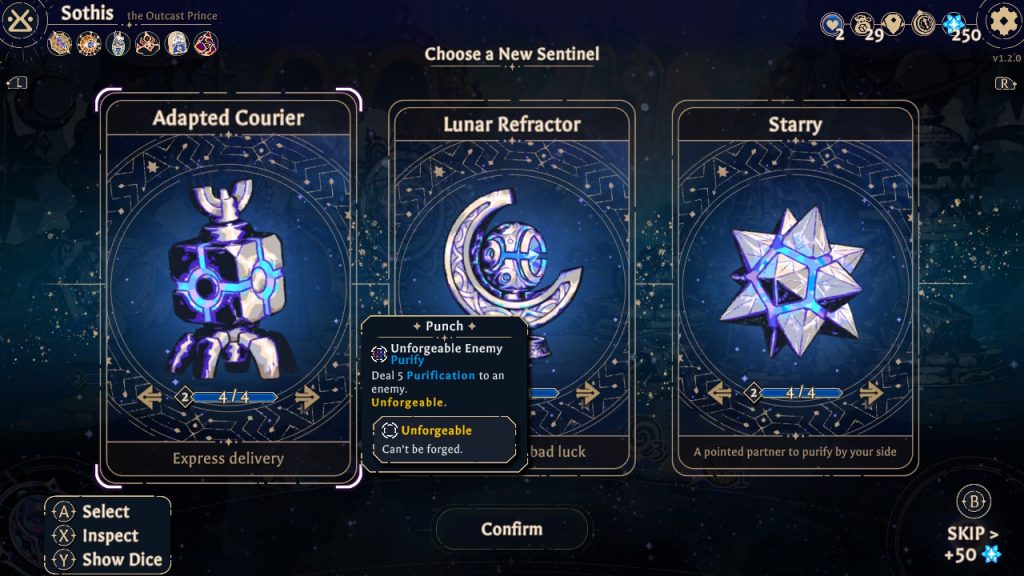
Task: Open the money bag icon
Action: [862, 24]
